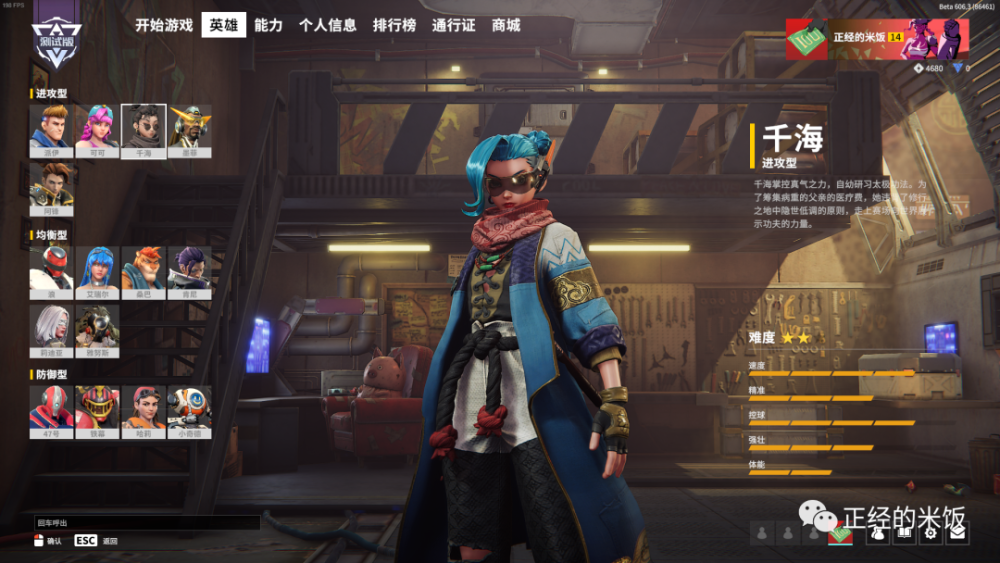1000x563 pixels.
Task: Open the 开始游戏 (Start Game) menu
Action: 164,25
